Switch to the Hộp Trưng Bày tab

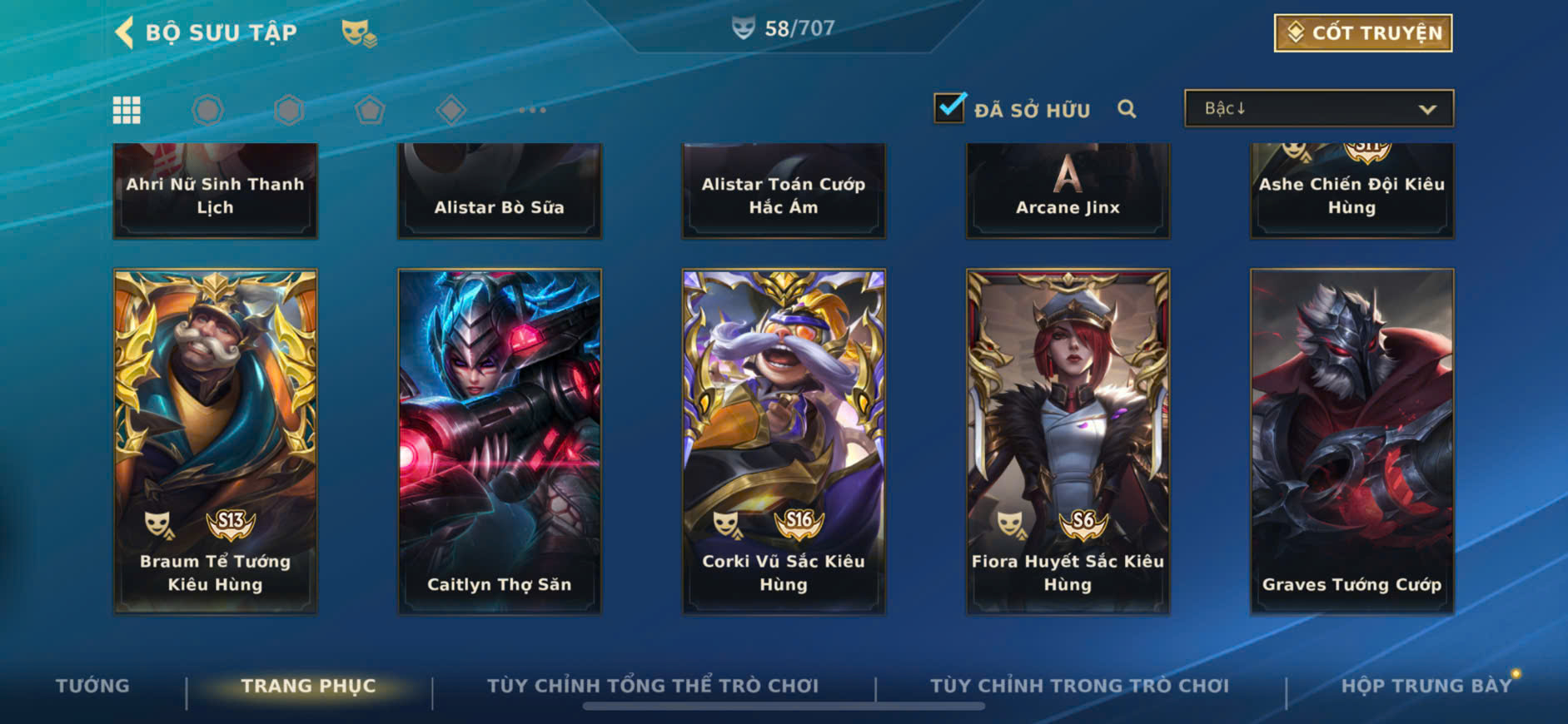(1426, 686)
